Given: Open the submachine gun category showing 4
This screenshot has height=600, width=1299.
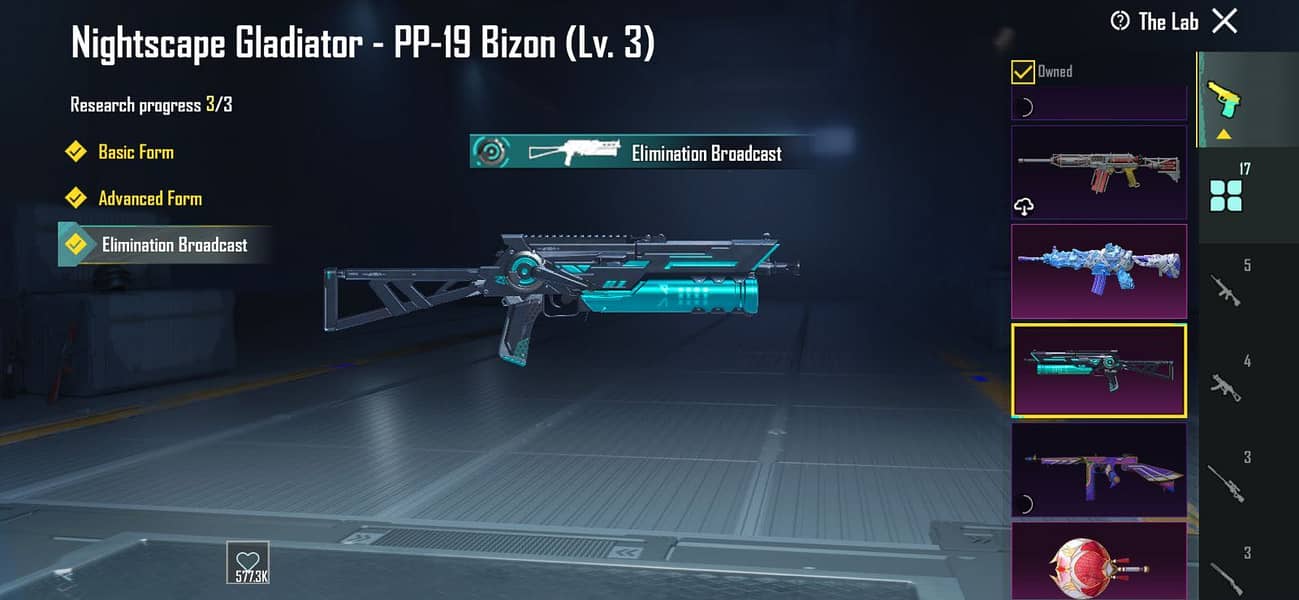Looking at the screenshot, I should coord(1226,381).
